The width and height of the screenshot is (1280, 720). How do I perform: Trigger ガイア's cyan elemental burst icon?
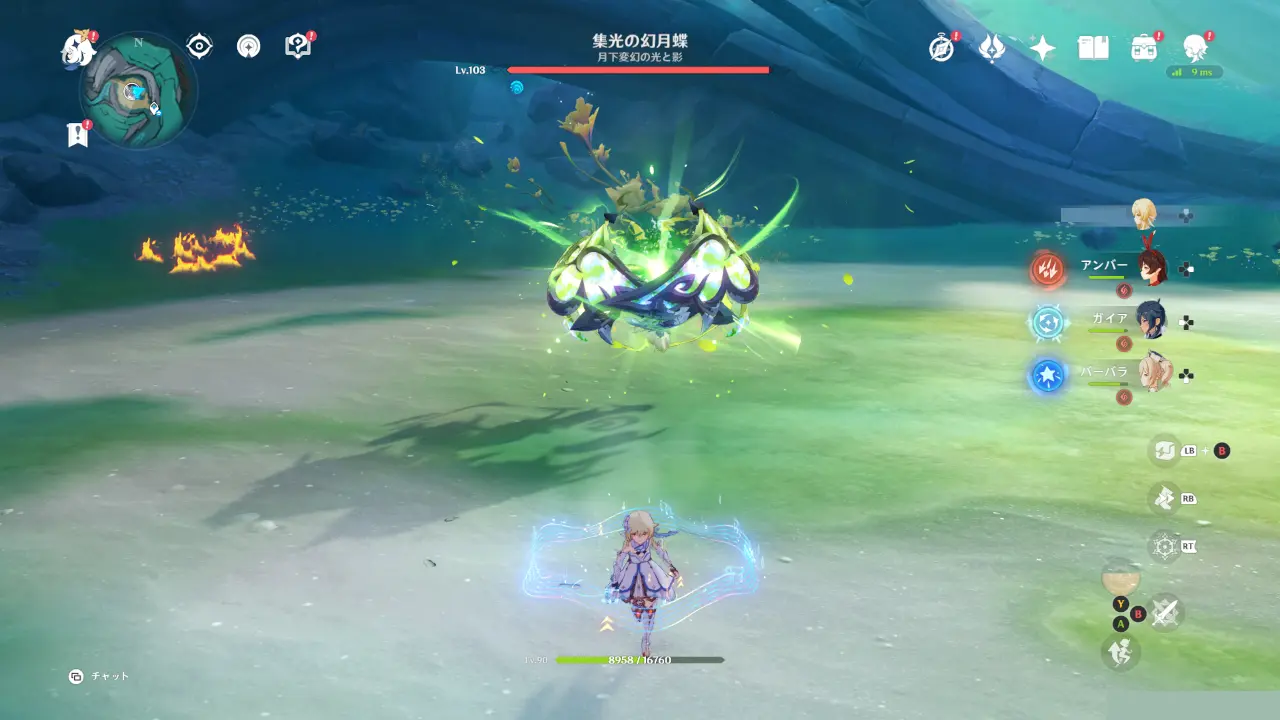[x=1048, y=322]
